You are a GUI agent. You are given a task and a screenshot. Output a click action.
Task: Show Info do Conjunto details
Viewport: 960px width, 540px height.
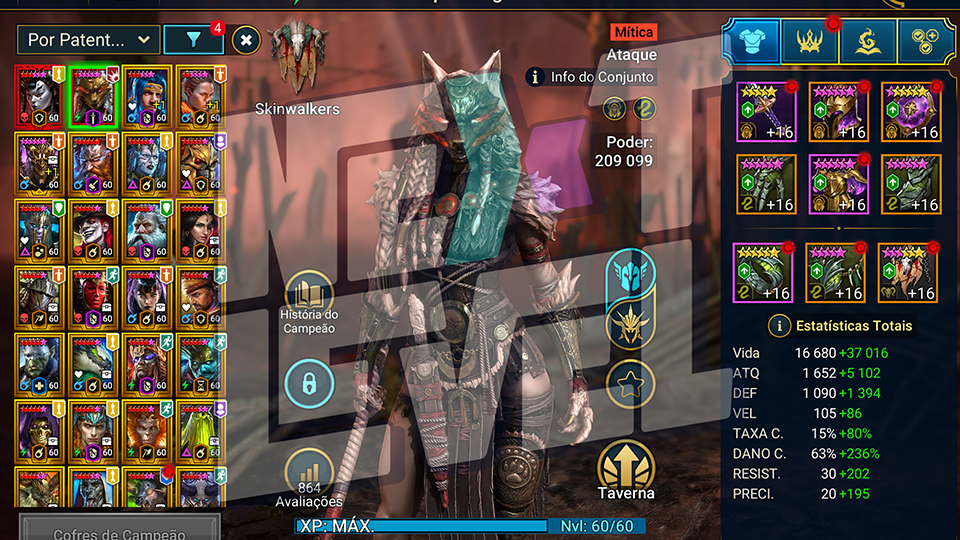click(x=592, y=76)
